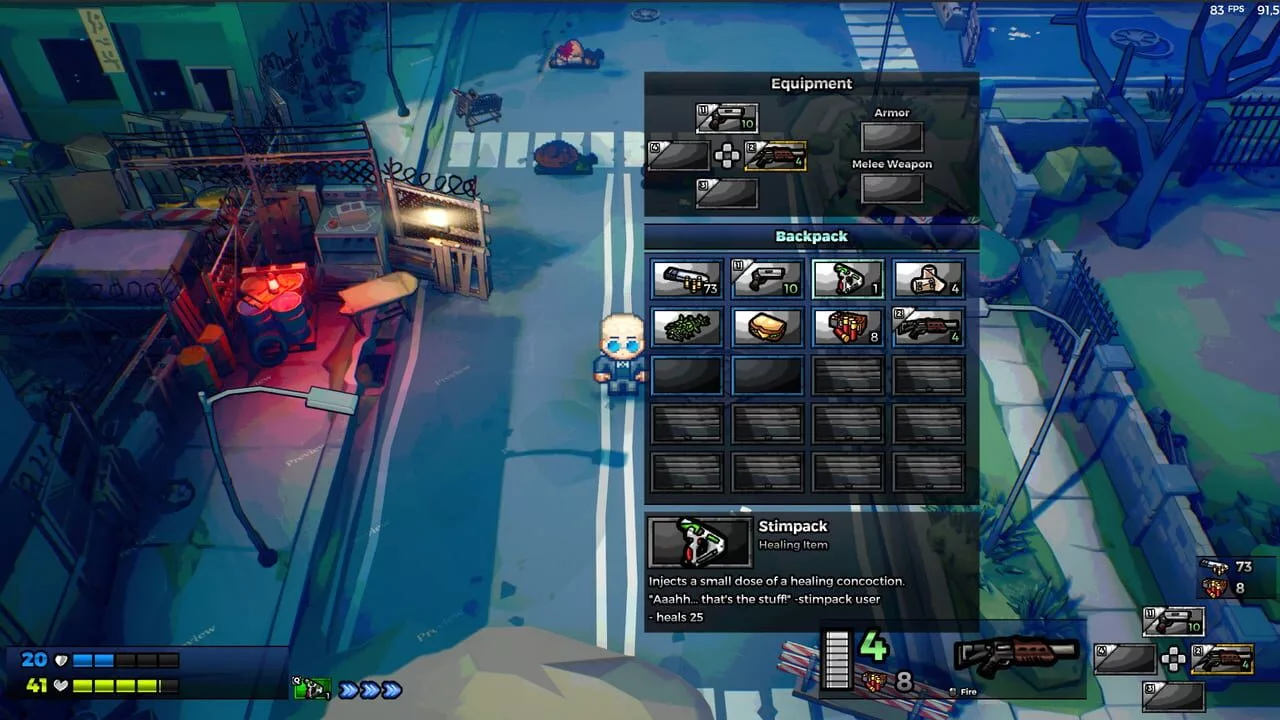Switch to the pistol in the bottom-right HUD
1280x720 pixels.
coord(1174,622)
